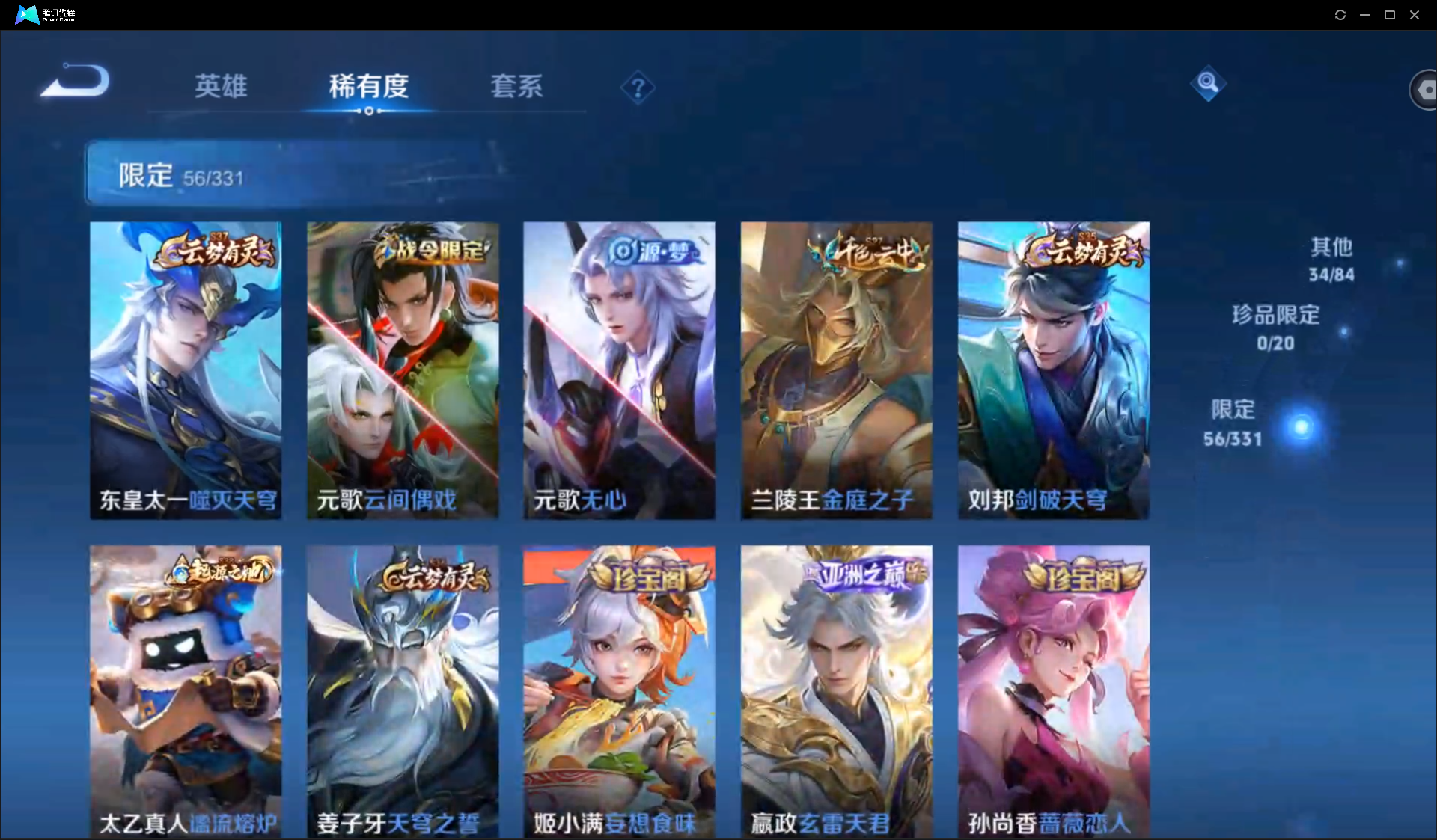Screen dimensions: 1437x840
Task: Open the skin search magnifier
Action: 1207,82
